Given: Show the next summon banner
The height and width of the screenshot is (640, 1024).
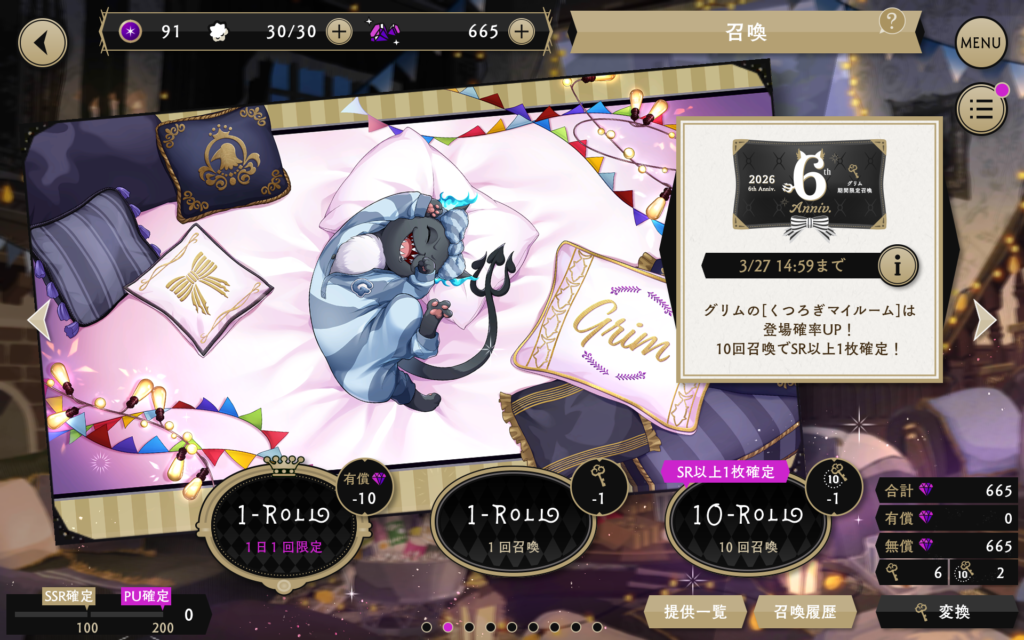Looking at the screenshot, I should tap(985, 320).
